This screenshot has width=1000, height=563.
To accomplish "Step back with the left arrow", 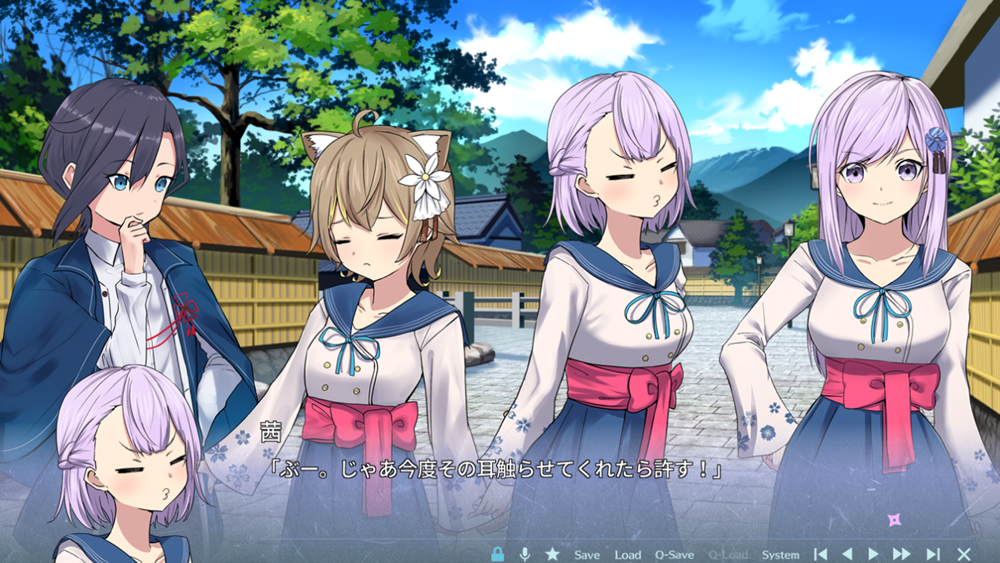I will pyautogui.click(x=847, y=554).
